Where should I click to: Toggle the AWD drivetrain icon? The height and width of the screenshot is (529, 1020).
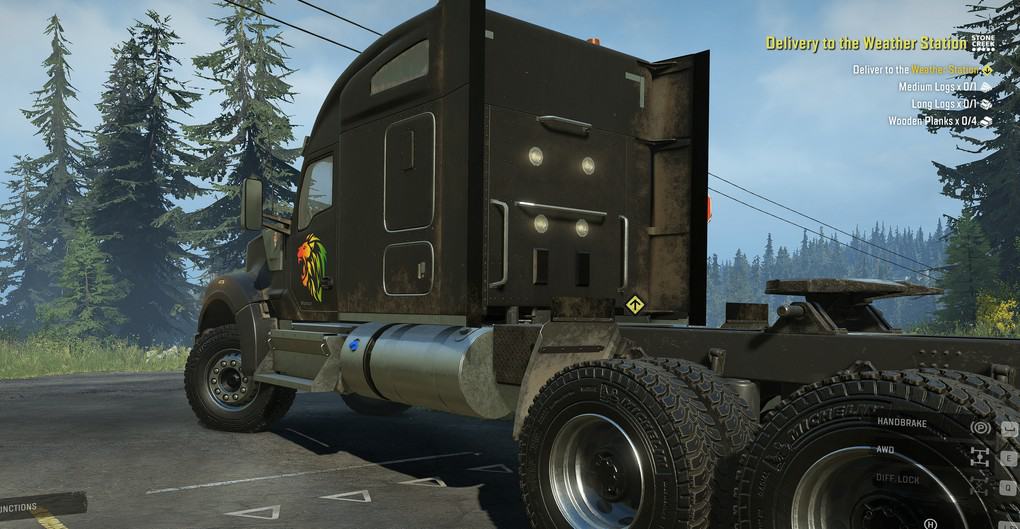tap(981, 457)
